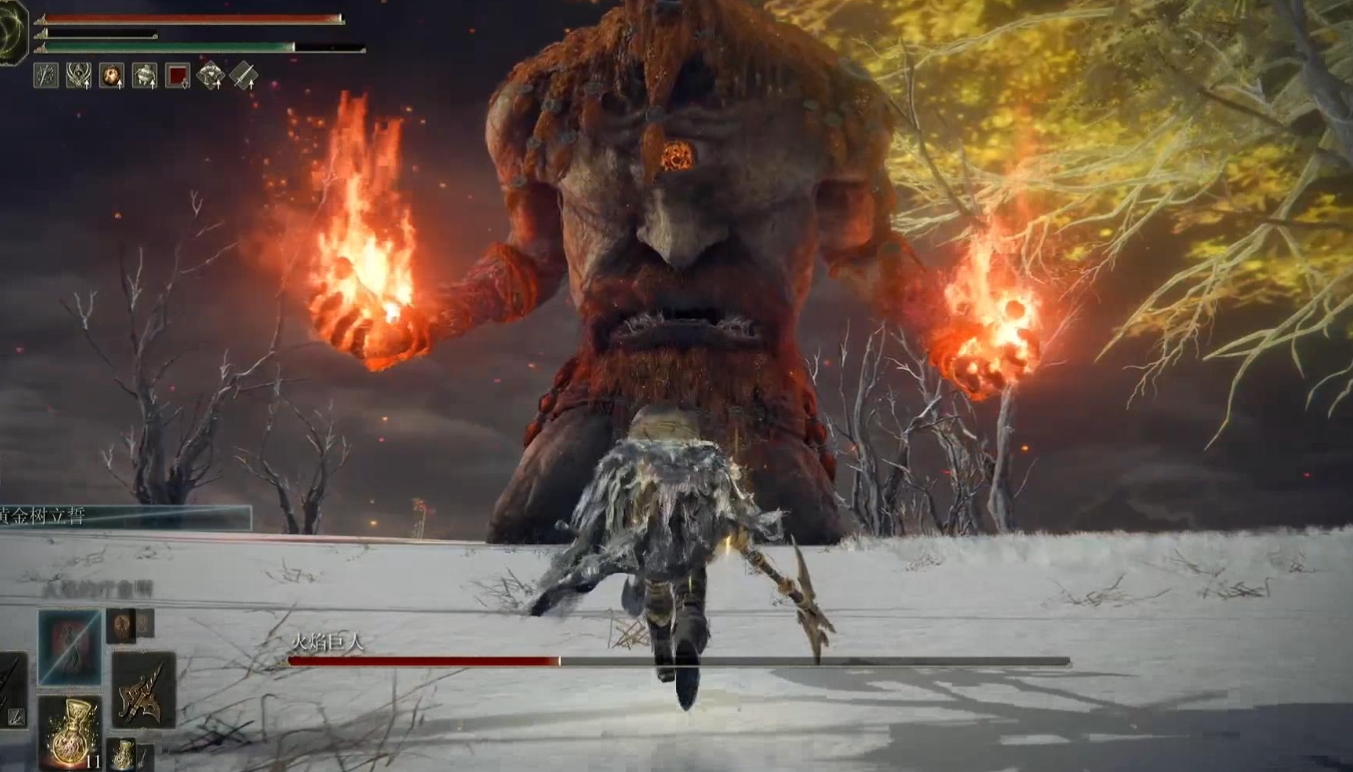This screenshot has height=772, width=1353.
Task: Click the partly visible left-hand armament slot
Action: click(12, 690)
